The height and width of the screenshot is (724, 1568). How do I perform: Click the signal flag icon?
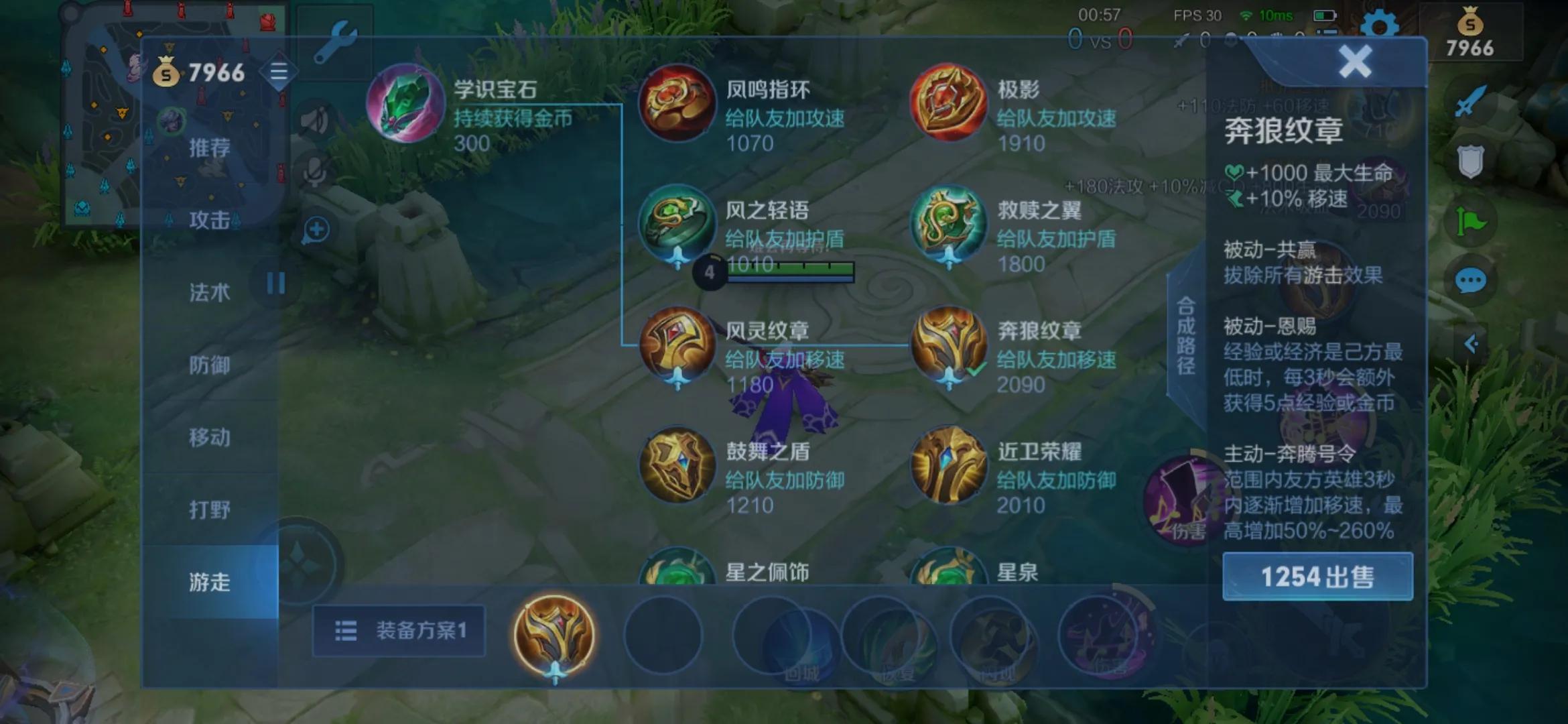[1470, 217]
